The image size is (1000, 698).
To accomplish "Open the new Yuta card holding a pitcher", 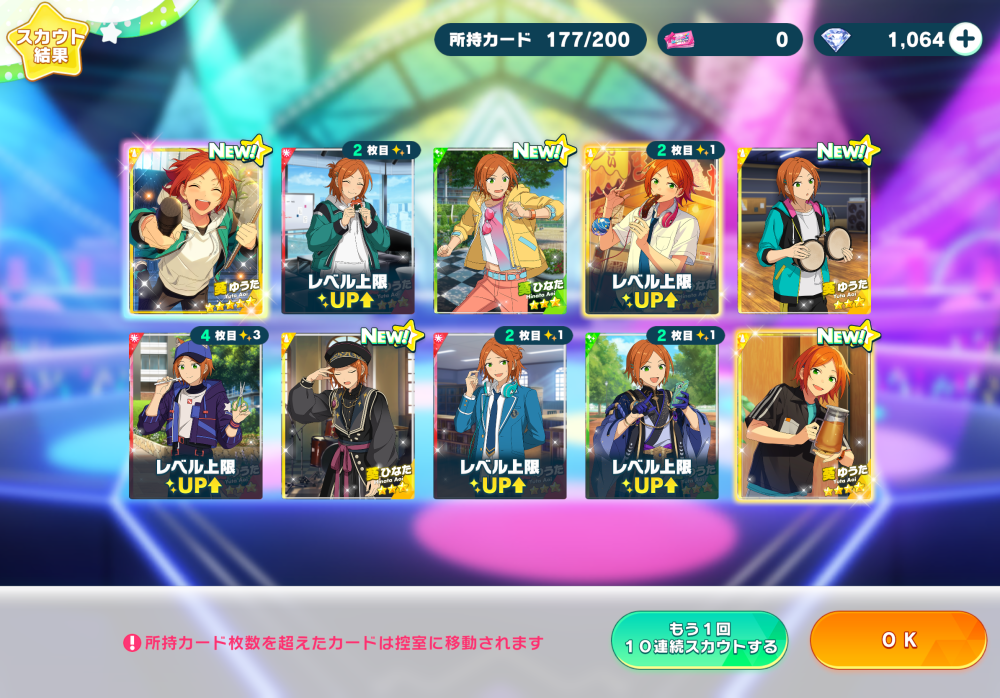I will pyautogui.click(x=804, y=416).
